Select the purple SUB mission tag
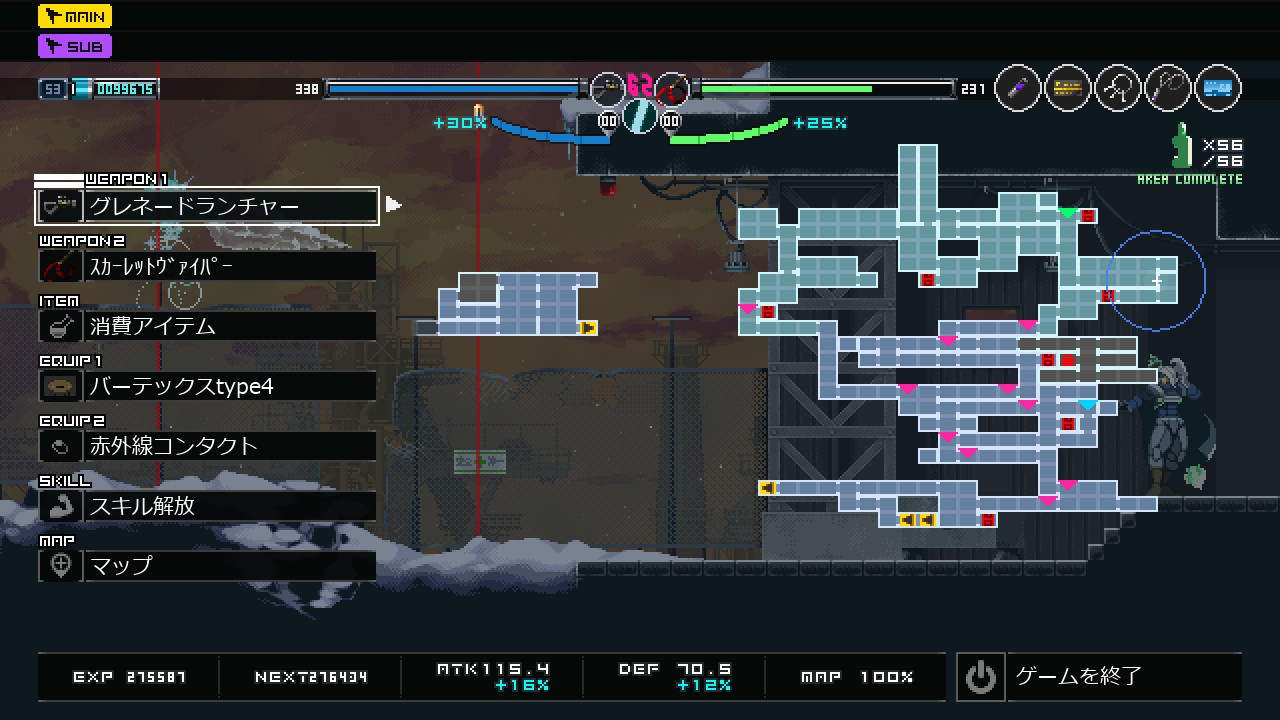The width and height of the screenshot is (1280, 720). click(x=75, y=46)
